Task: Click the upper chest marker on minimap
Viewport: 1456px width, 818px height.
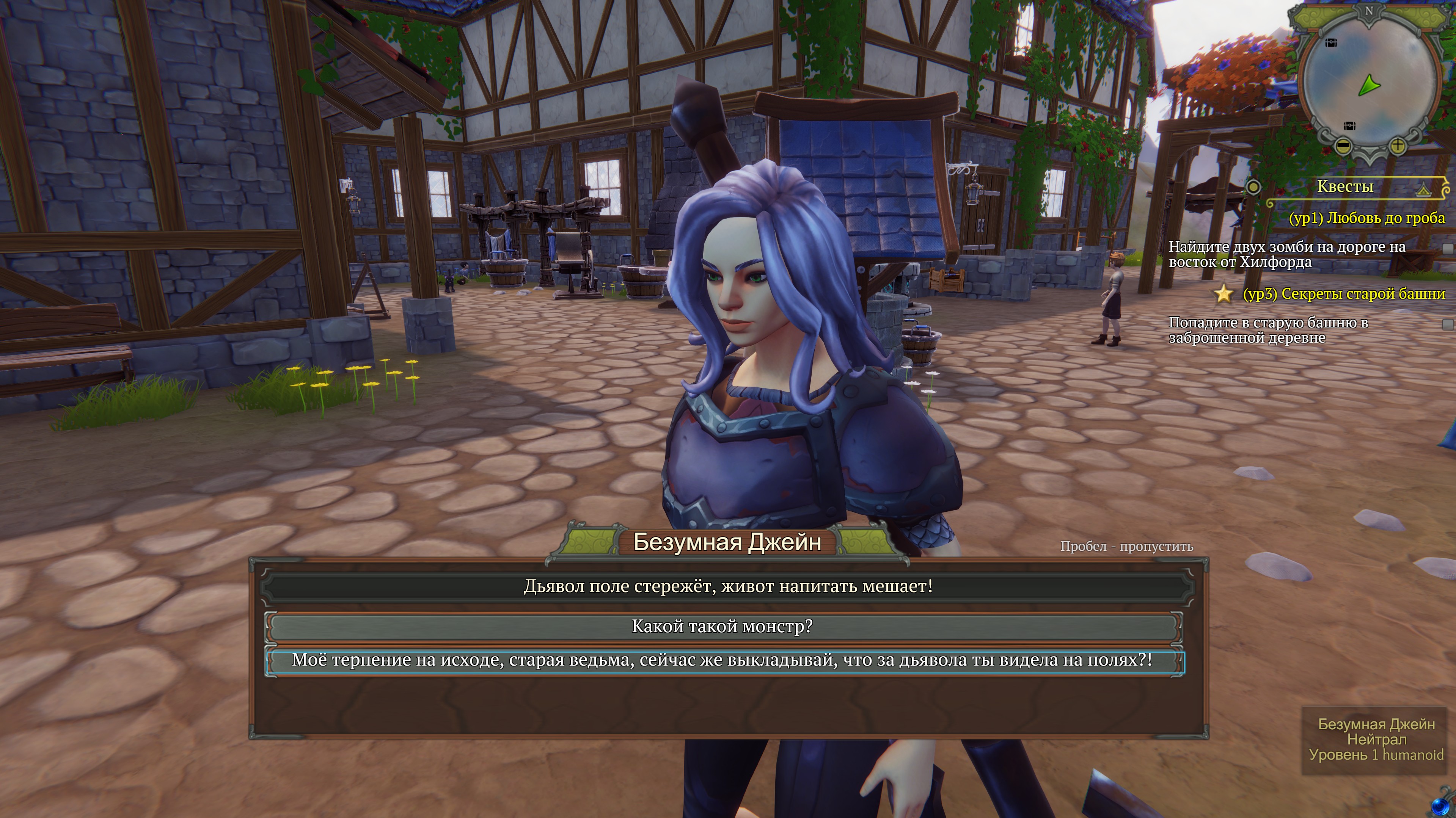Action: tap(1331, 43)
